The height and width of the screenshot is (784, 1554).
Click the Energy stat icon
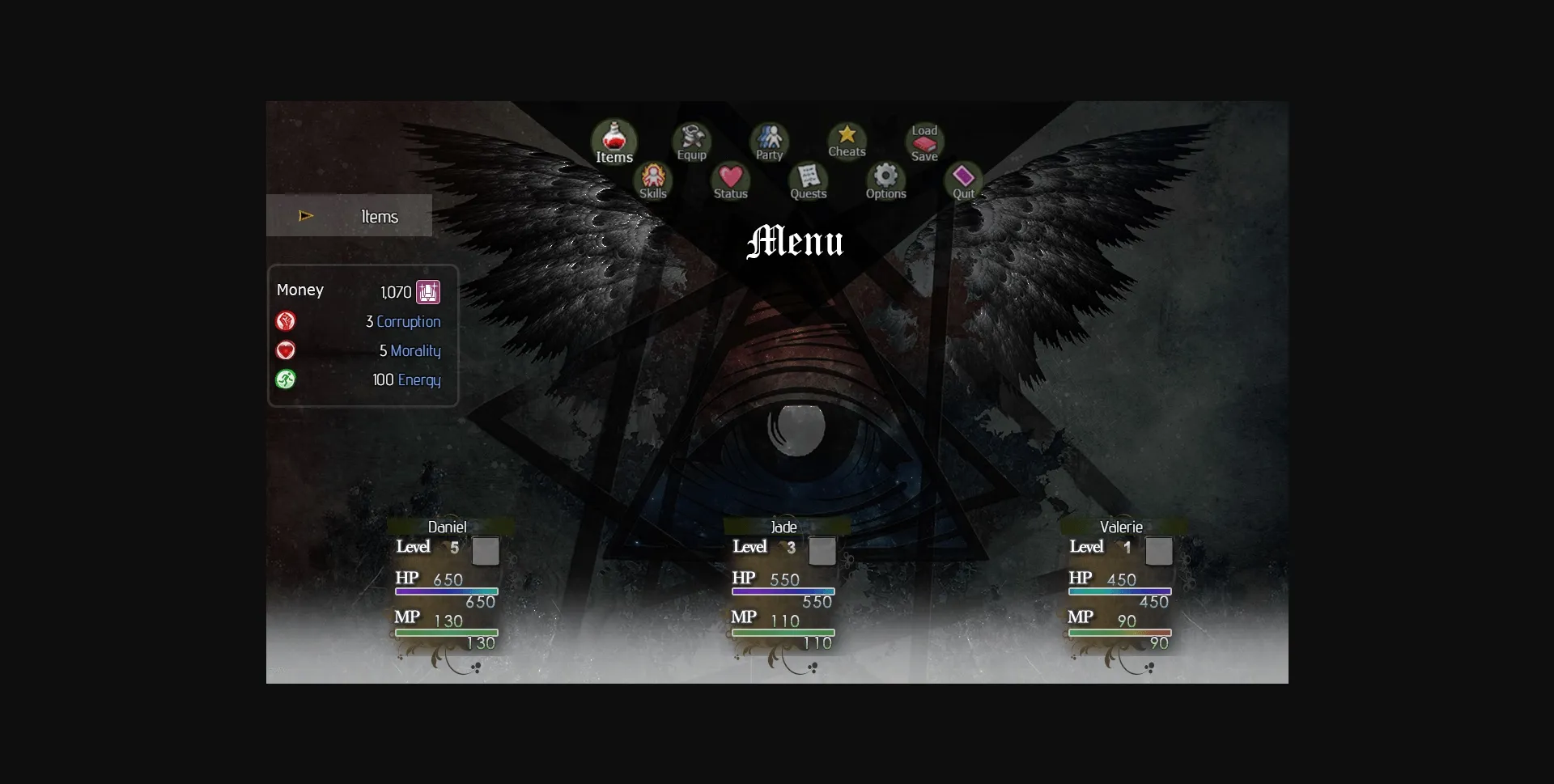coord(286,379)
